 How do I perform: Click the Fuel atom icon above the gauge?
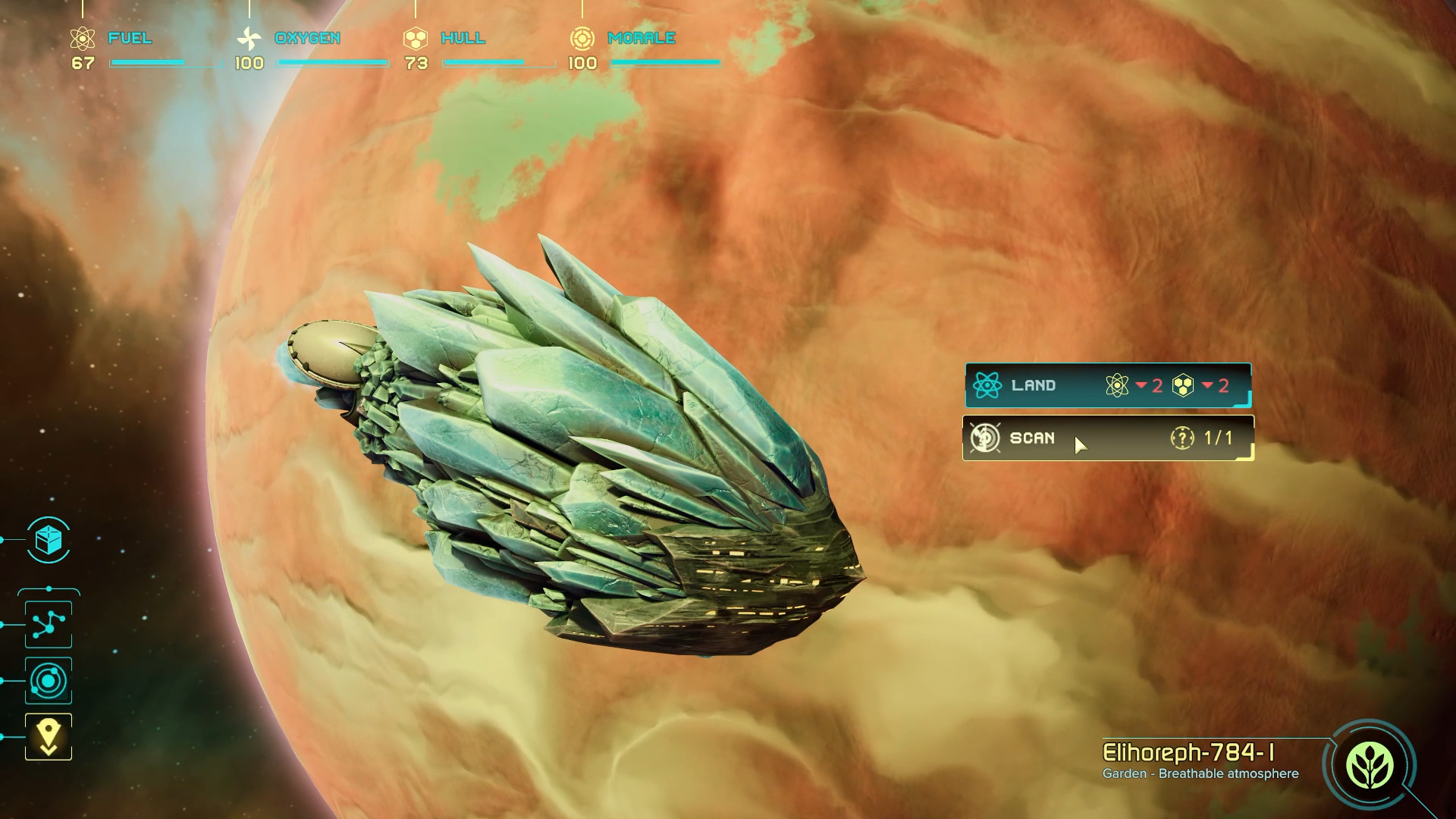[x=81, y=36]
